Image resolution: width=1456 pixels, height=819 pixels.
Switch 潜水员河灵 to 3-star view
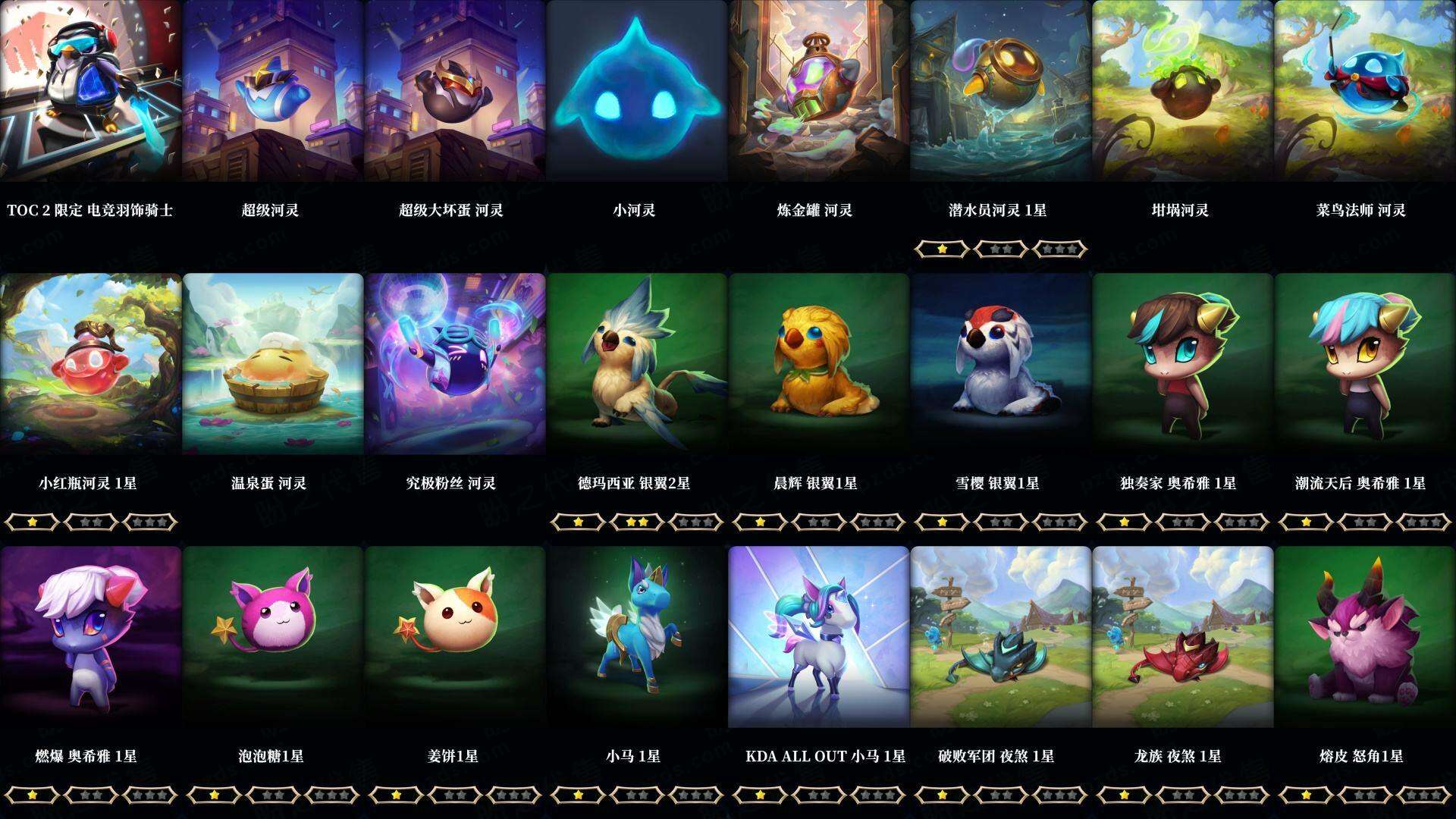click(1062, 247)
